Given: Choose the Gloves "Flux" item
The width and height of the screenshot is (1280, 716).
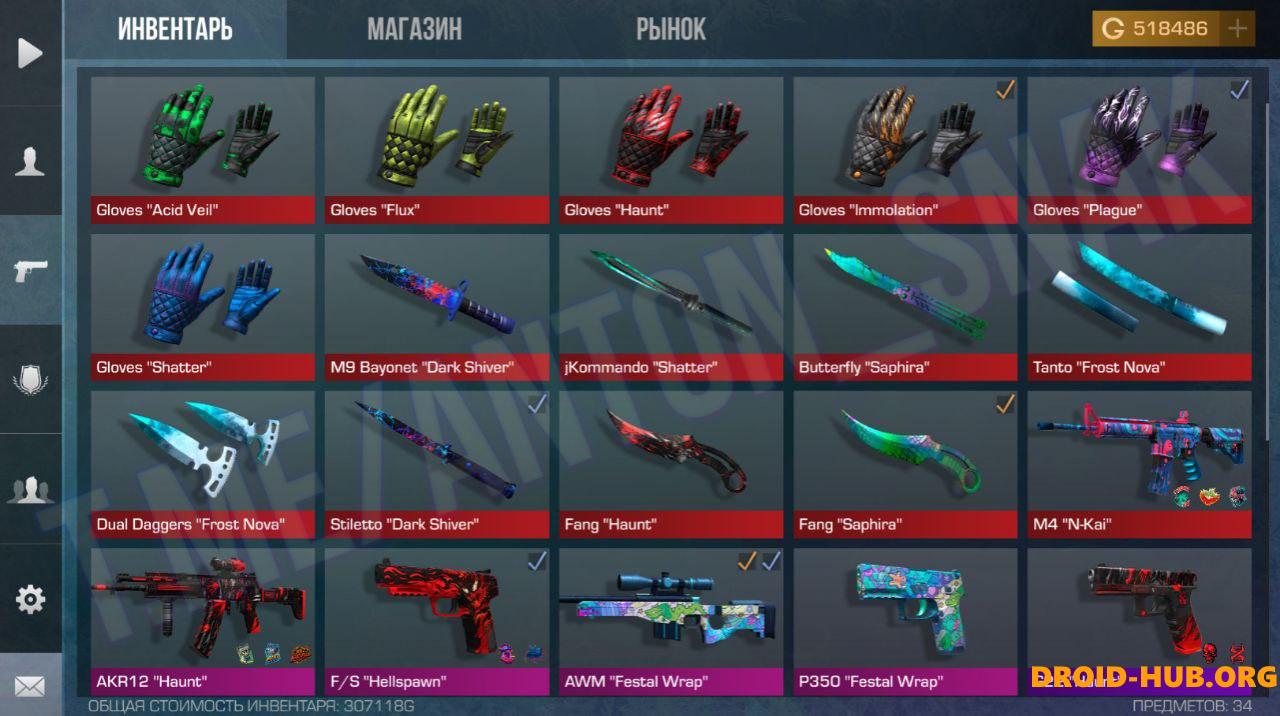Looking at the screenshot, I should (436, 150).
